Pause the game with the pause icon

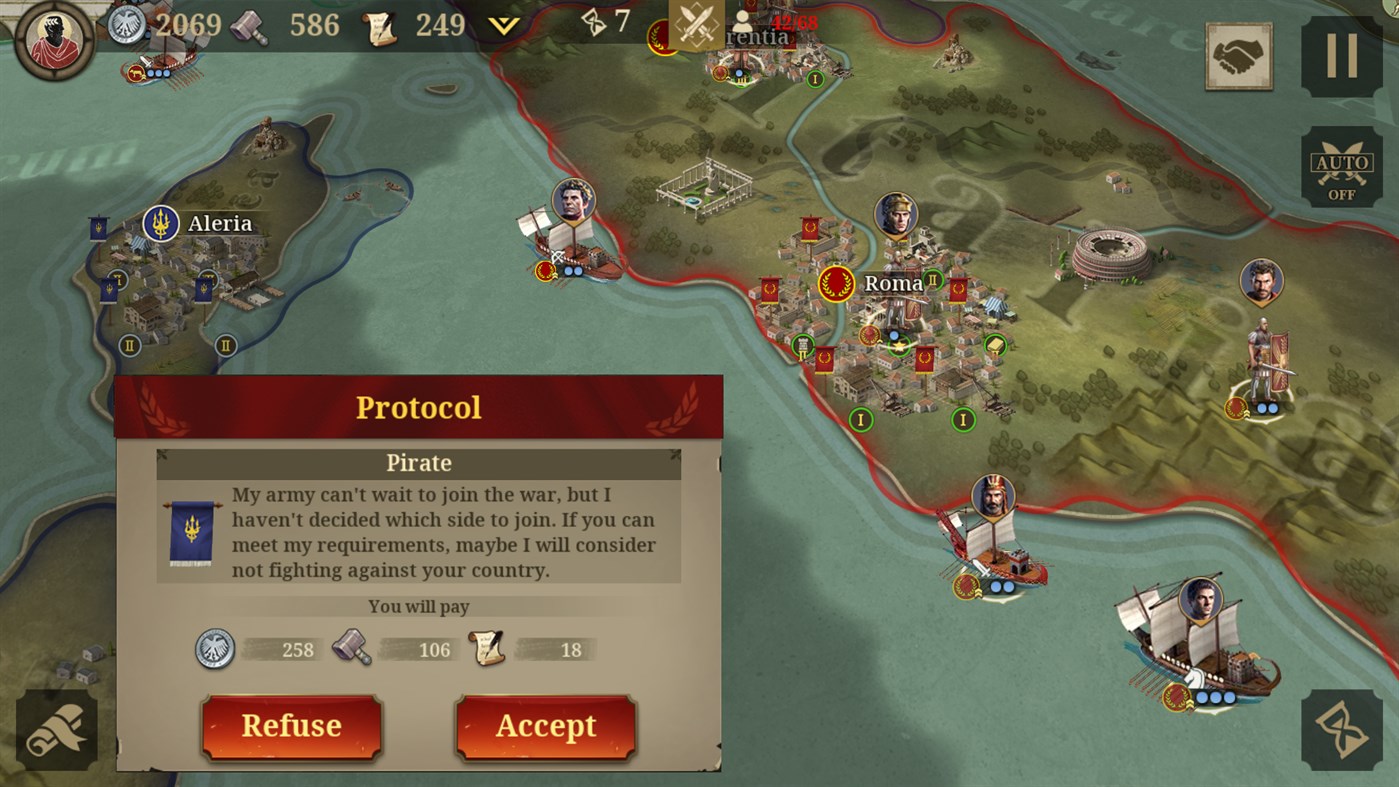pyautogui.click(x=1344, y=55)
